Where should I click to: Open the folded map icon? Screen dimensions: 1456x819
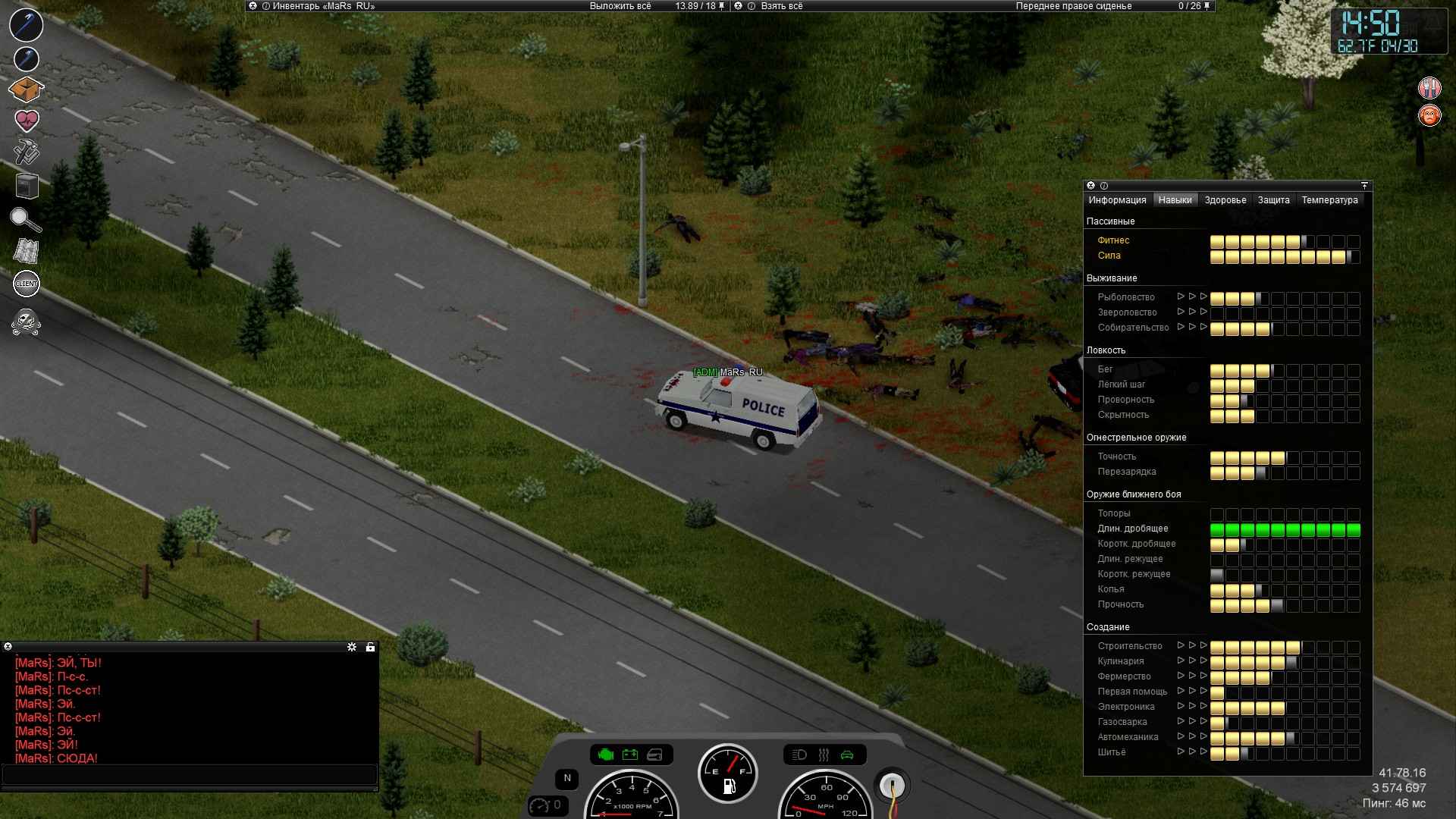(27, 251)
